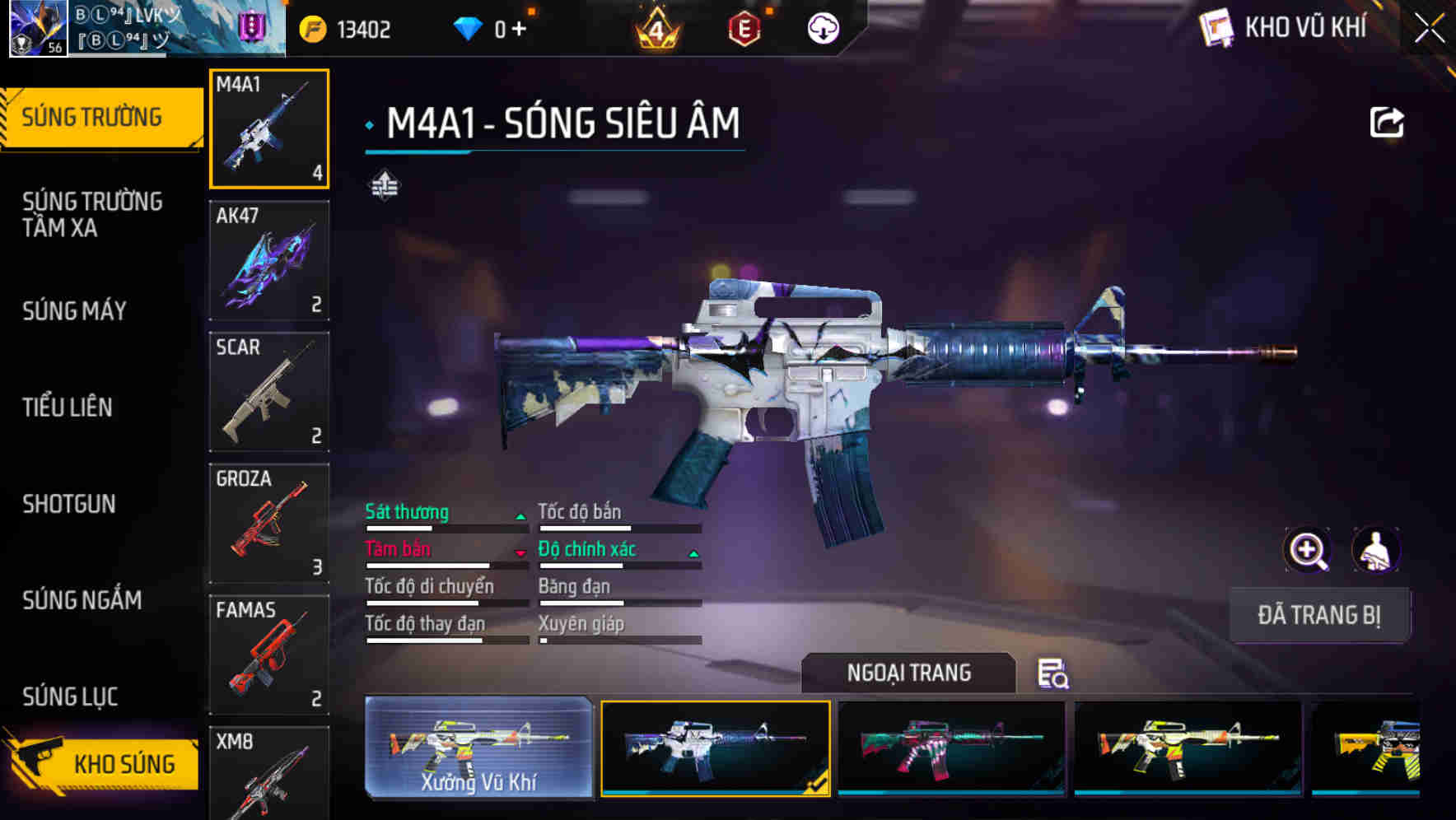The image size is (1456, 820).
Task: Preview weapon on character icon
Action: (1375, 550)
